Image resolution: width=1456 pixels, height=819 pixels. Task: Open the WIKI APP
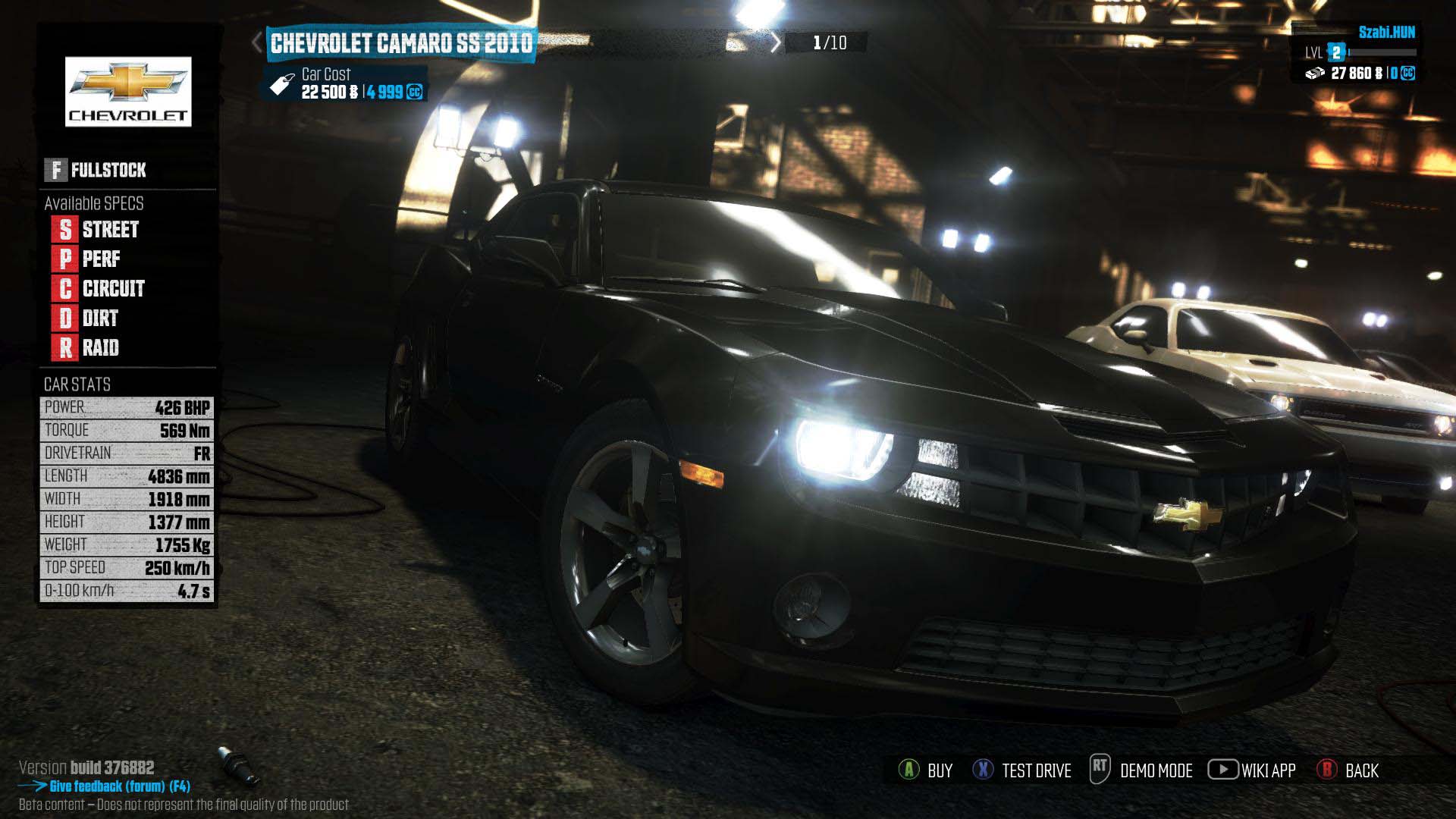pos(1252,770)
